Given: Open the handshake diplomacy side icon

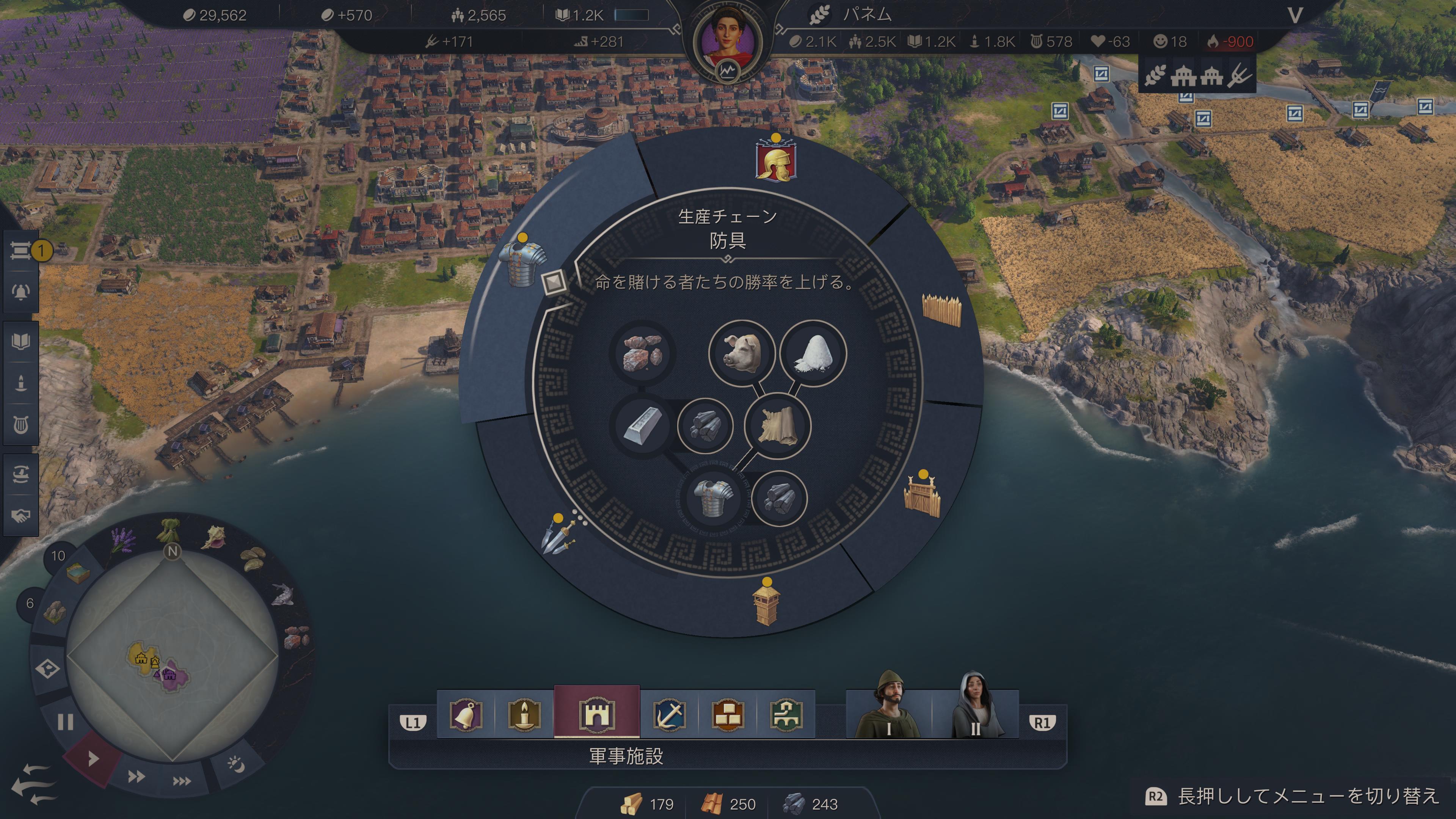Looking at the screenshot, I should tap(21, 516).
